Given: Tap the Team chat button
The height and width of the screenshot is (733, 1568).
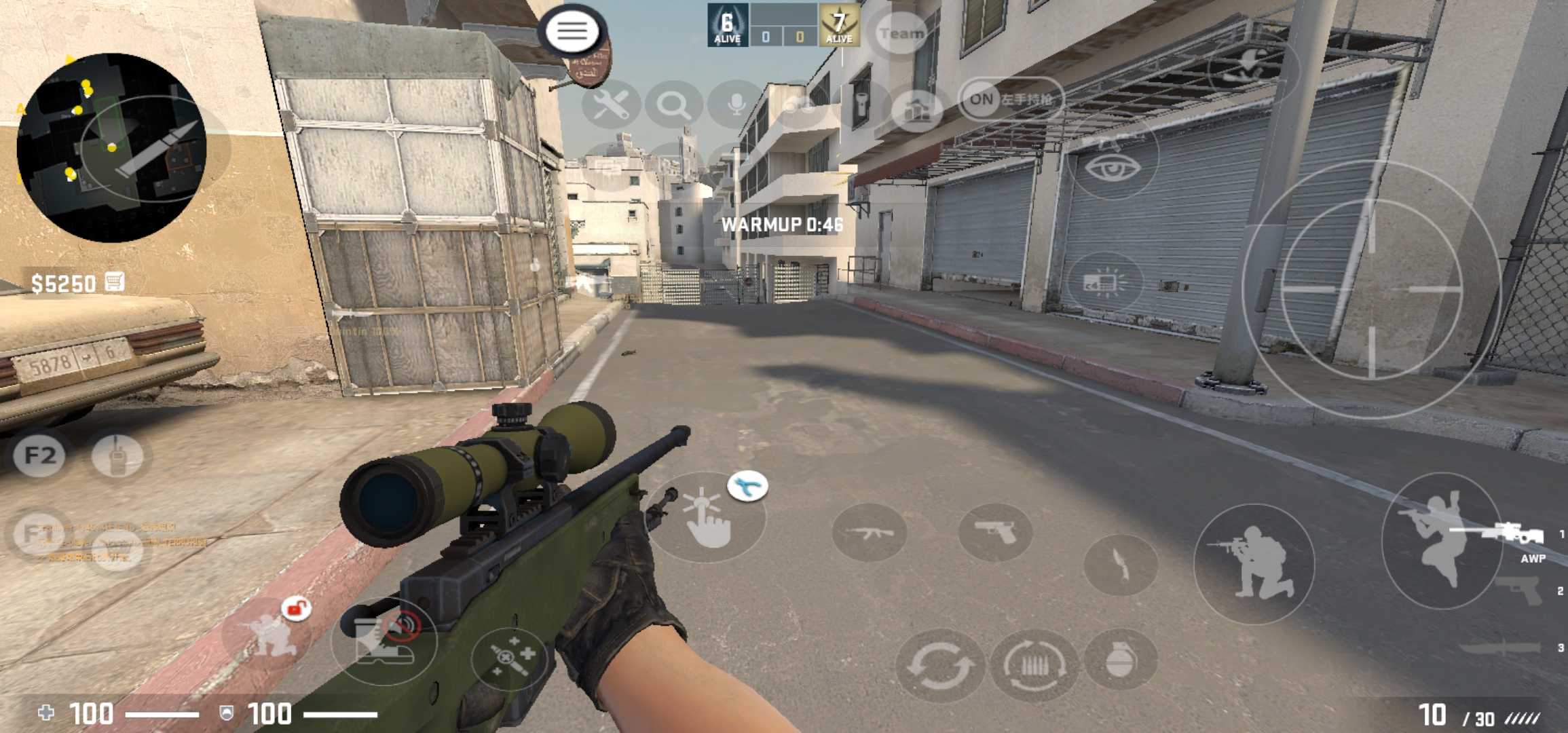Looking at the screenshot, I should click(x=901, y=33).
